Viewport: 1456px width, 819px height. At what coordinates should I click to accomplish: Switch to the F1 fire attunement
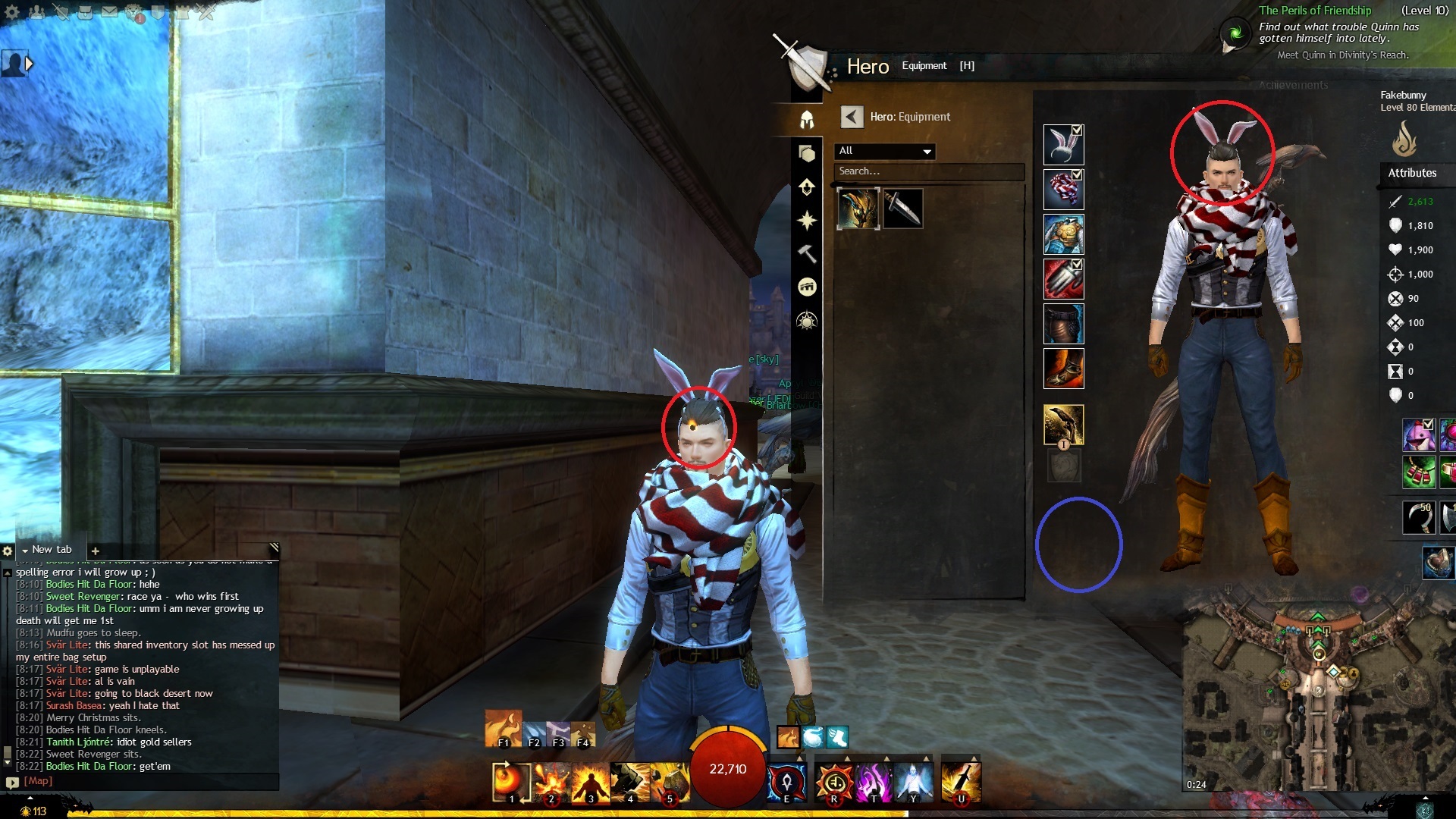click(503, 728)
